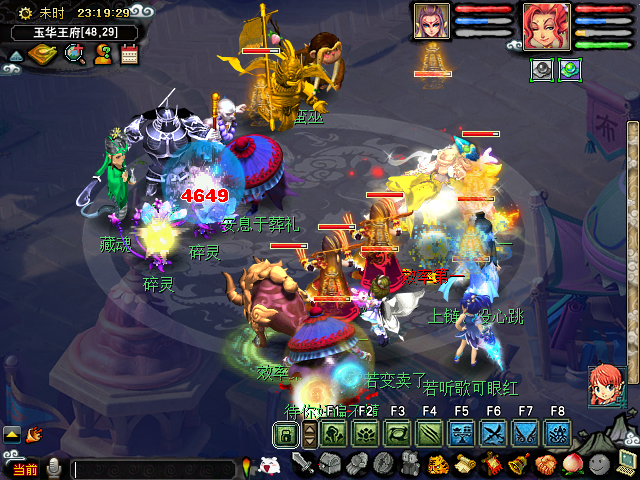Open the calendar events icon
The width and height of the screenshot is (640, 480).
(x=129, y=55)
